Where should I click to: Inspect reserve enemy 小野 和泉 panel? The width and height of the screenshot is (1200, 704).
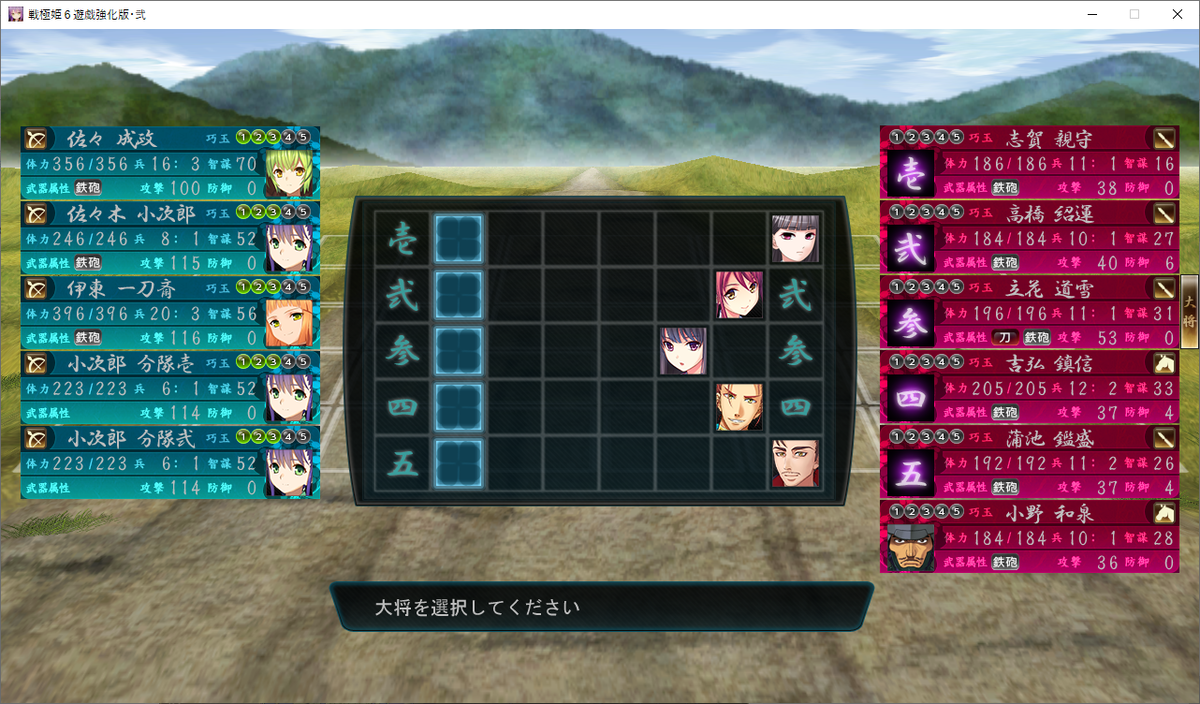pyautogui.click(x=1030, y=536)
